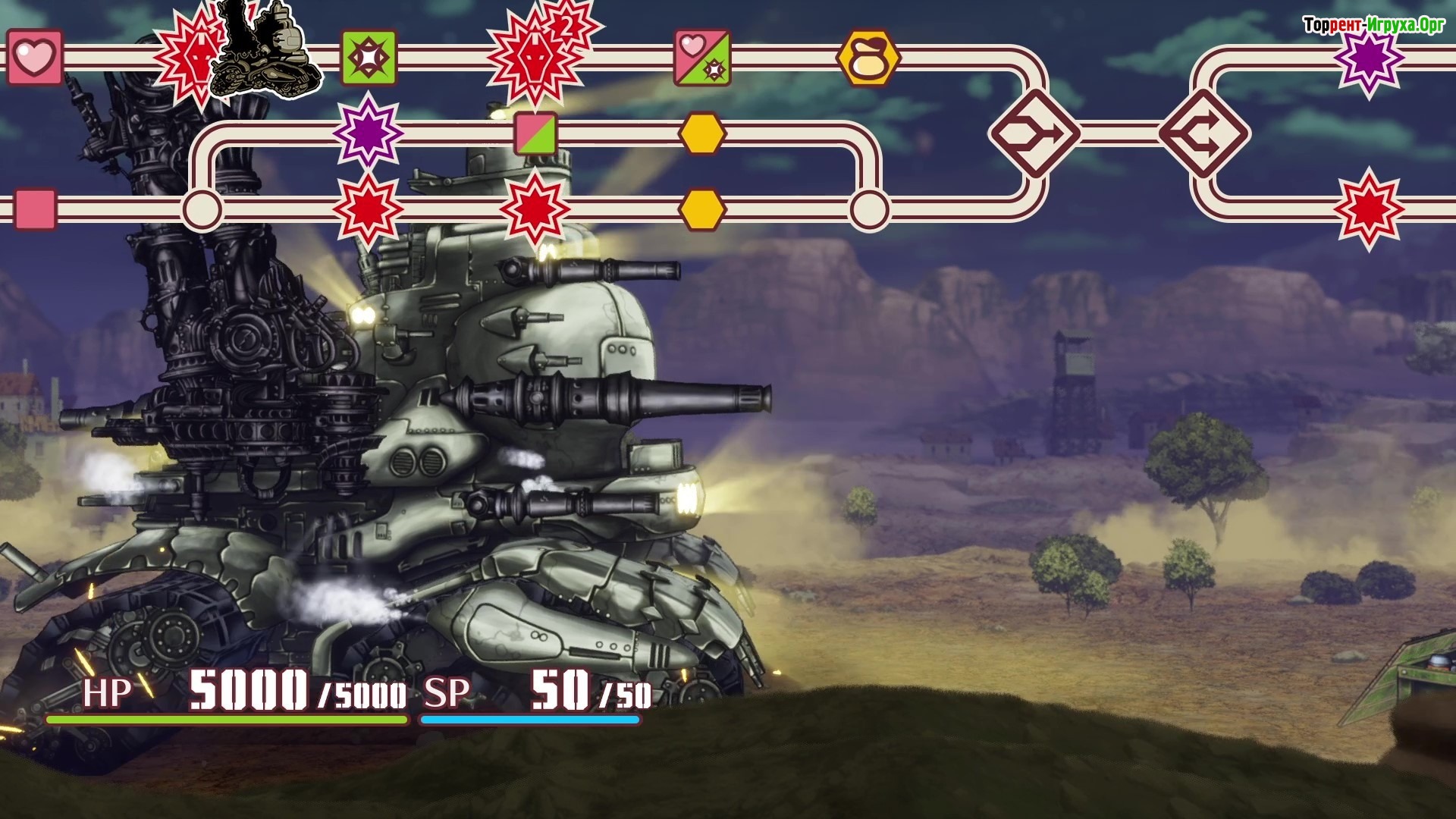
Task: Pick the half-heart half-green square node
Action: (703, 58)
